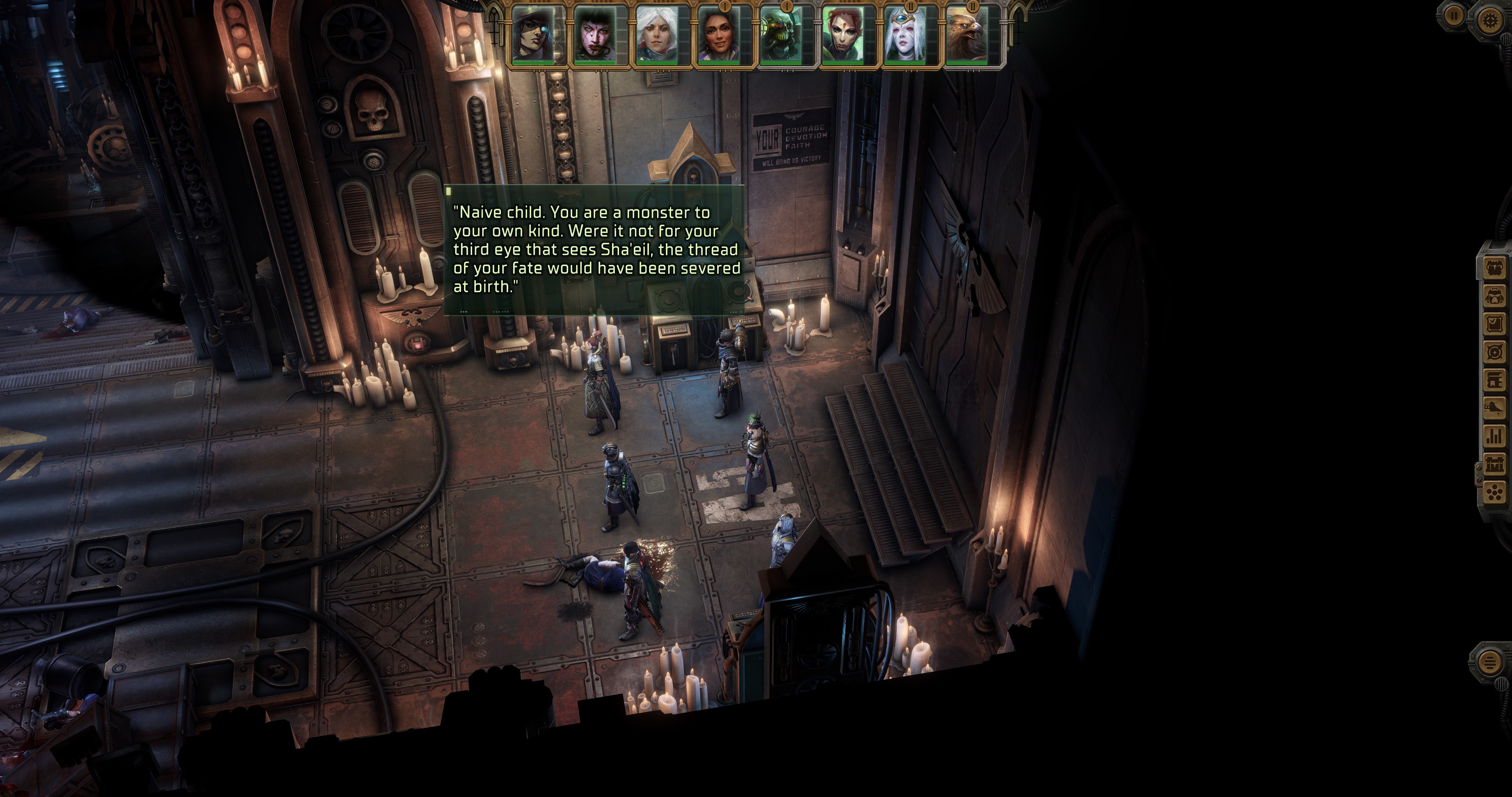Screen dimensions: 1512x797
Task: Open the voidship management icon
Action: (x=1494, y=408)
